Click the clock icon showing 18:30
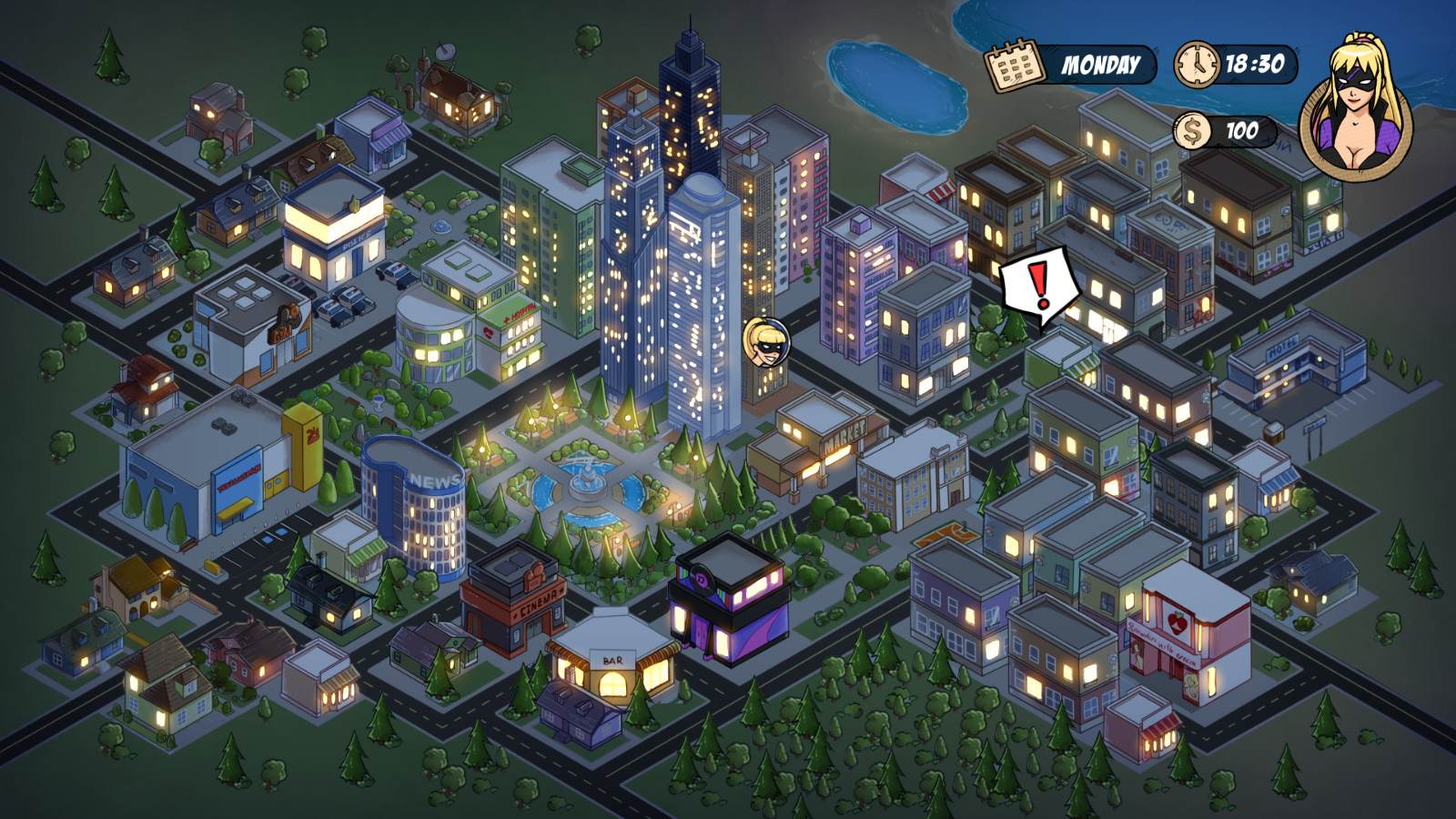Viewport: 1456px width, 819px height. click(x=1197, y=65)
